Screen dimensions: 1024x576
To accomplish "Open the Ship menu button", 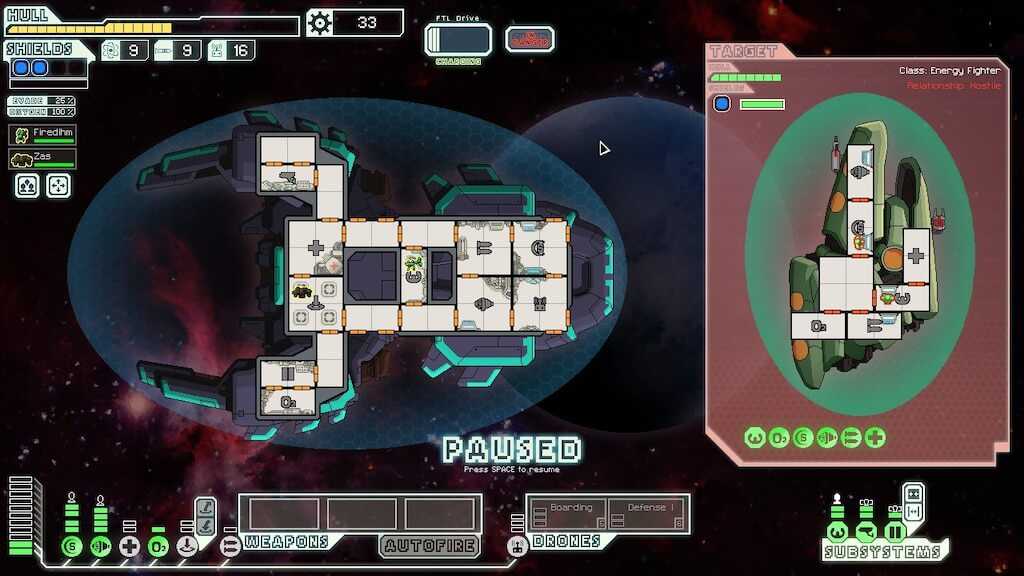I will click(x=530, y=39).
